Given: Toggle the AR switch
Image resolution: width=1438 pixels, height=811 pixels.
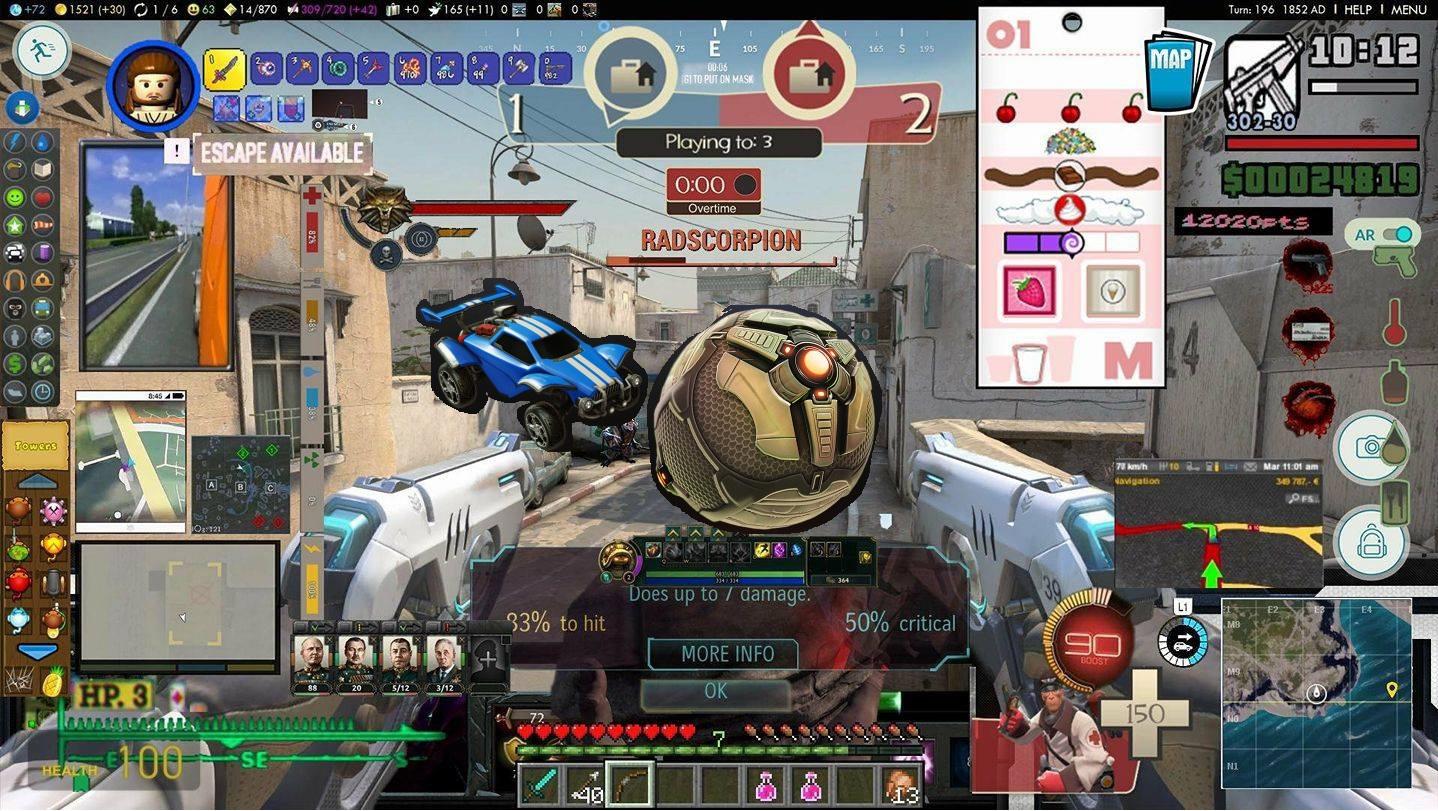Looking at the screenshot, I should 1395,235.
